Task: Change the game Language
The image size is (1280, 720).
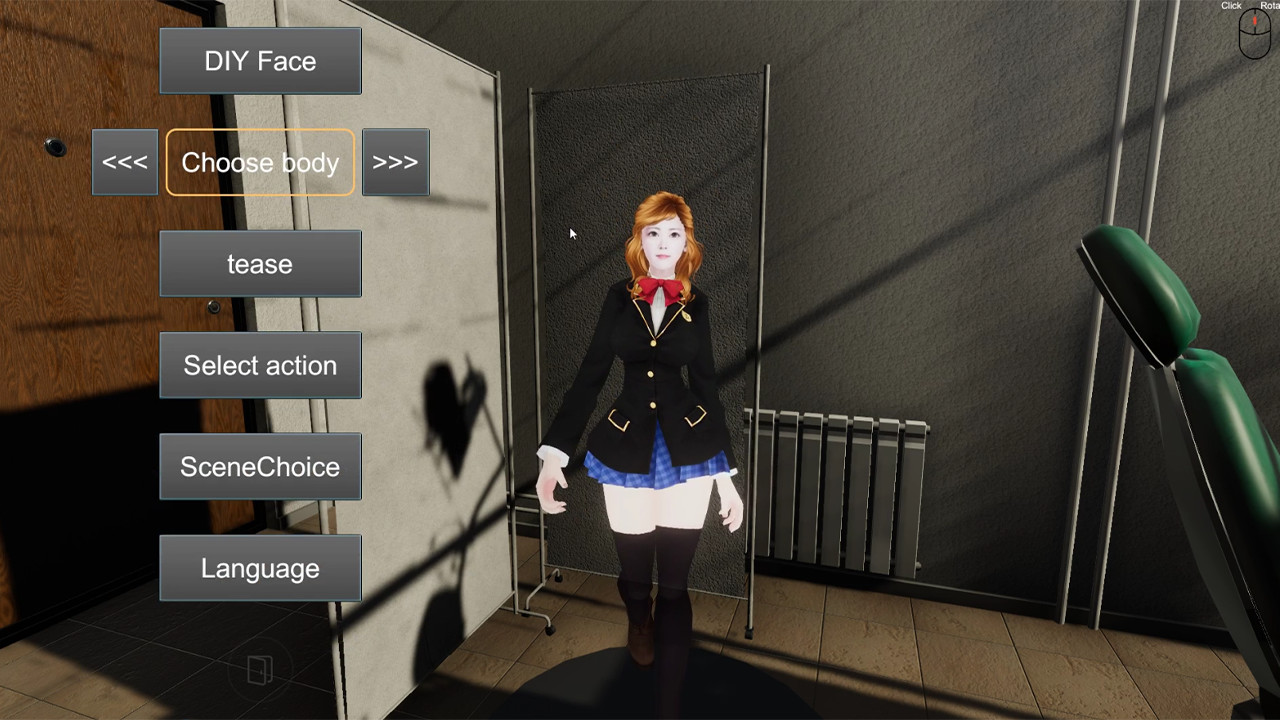Action: (x=260, y=567)
